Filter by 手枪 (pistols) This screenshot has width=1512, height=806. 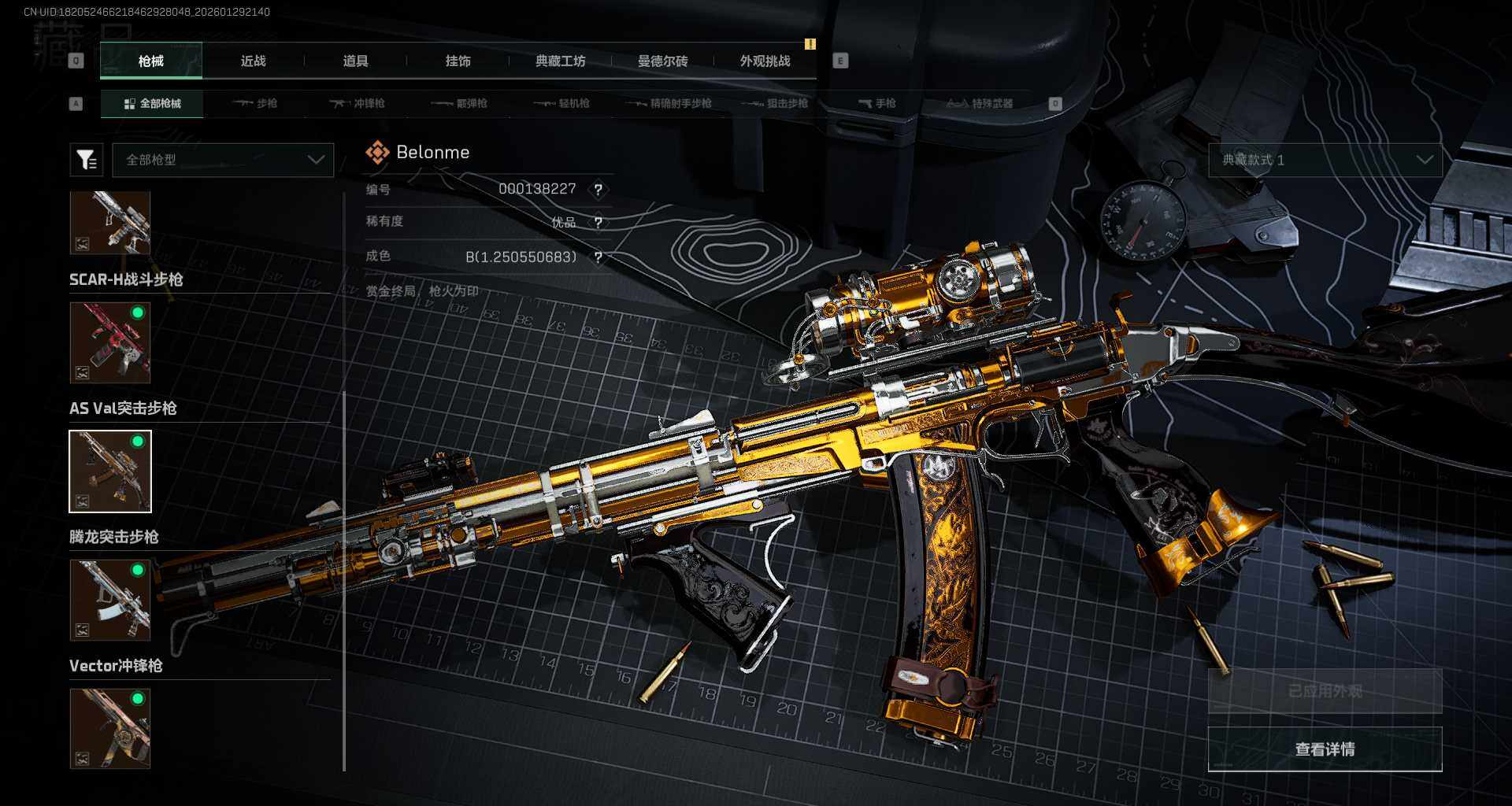pyautogui.click(x=877, y=104)
